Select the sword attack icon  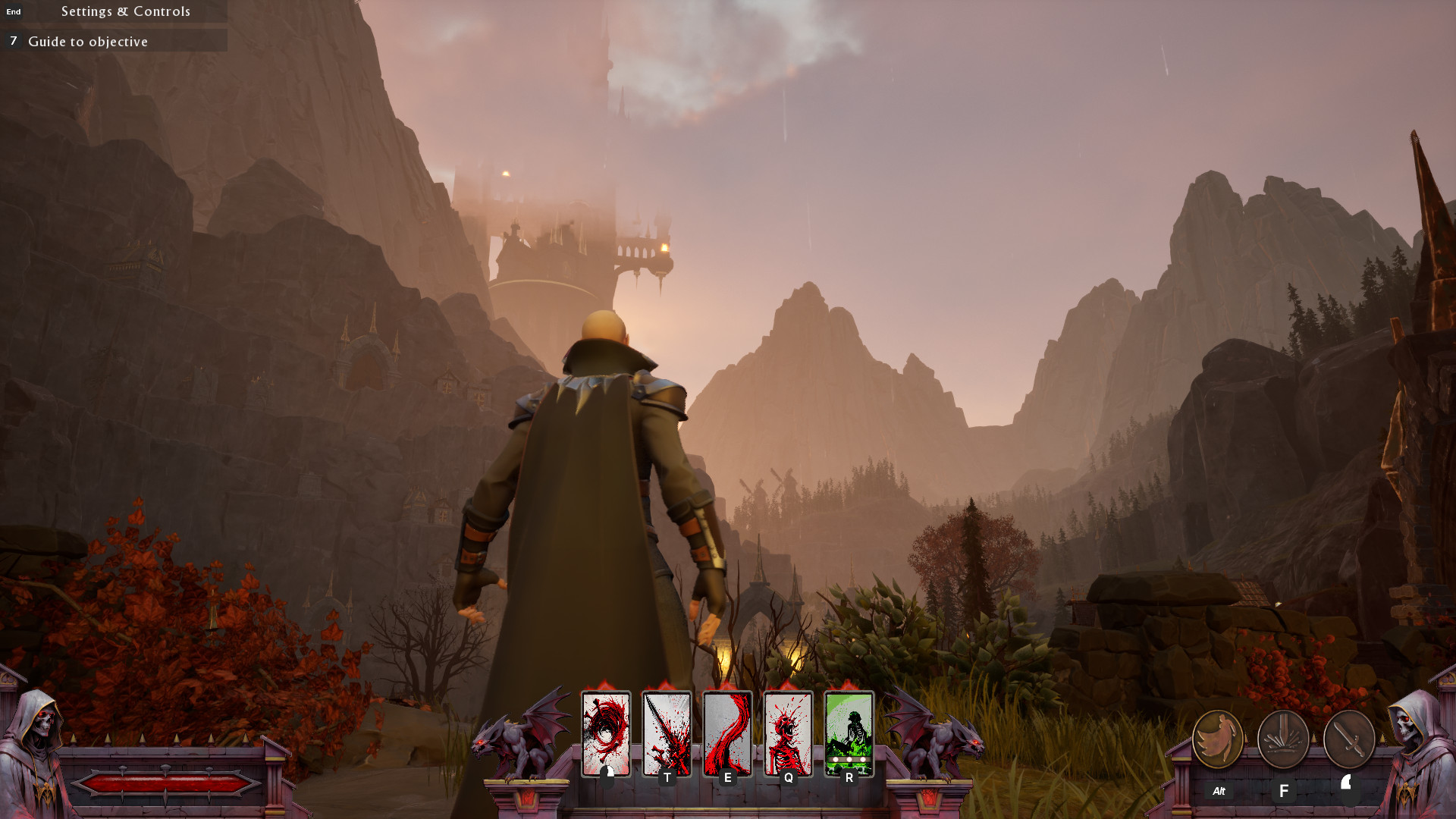1349,739
